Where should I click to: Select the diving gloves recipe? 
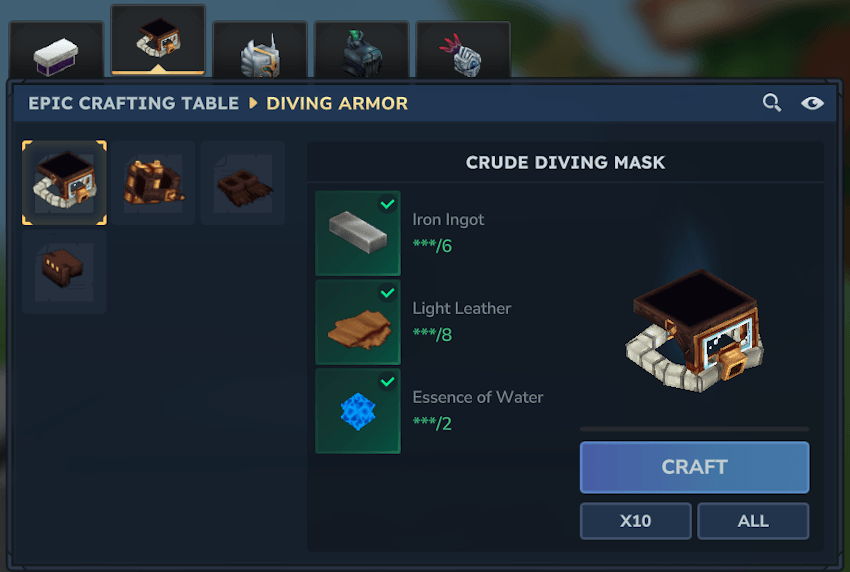[242, 183]
